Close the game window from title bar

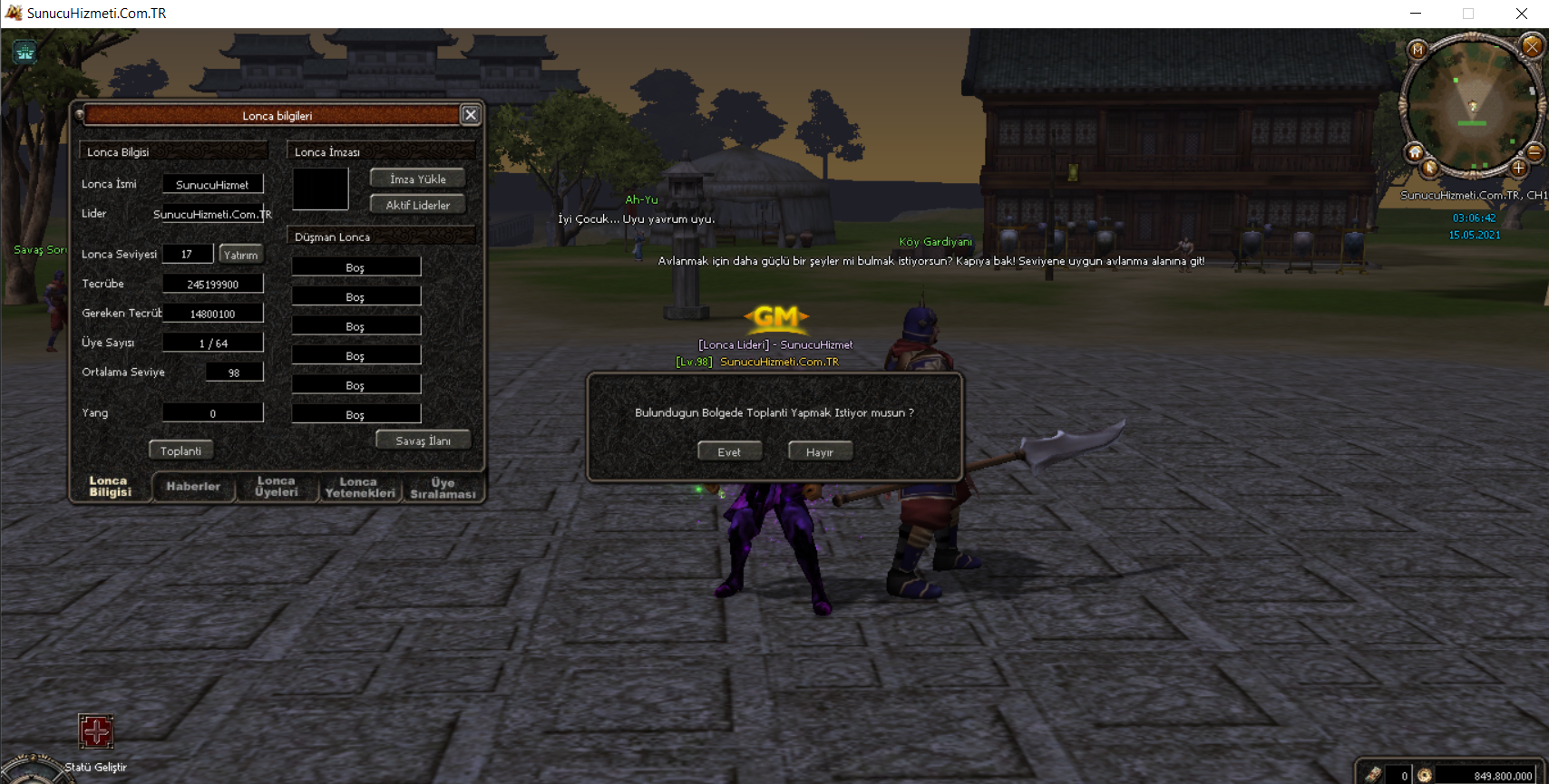point(1522,14)
